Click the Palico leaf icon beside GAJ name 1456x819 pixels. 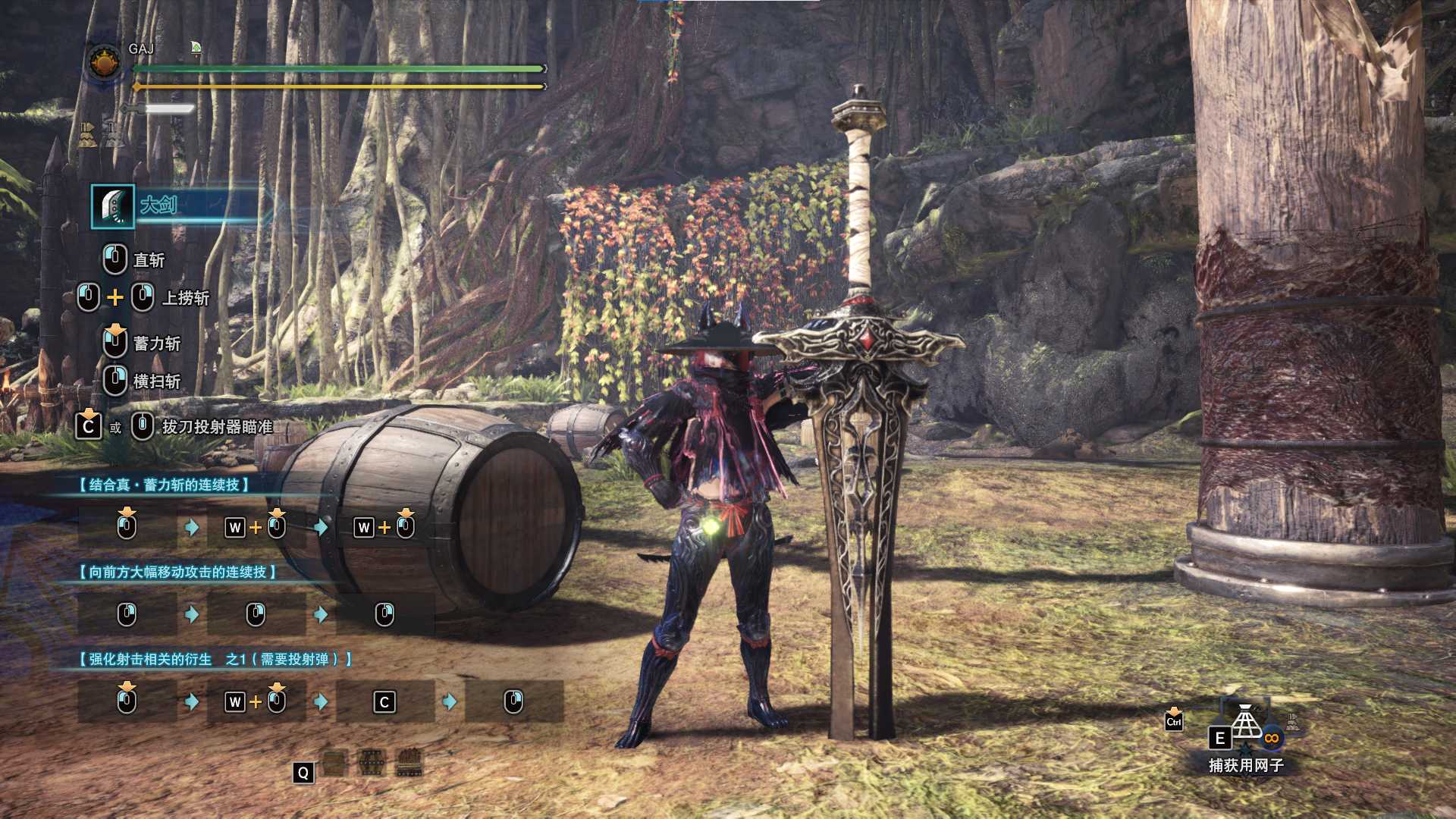click(x=196, y=48)
